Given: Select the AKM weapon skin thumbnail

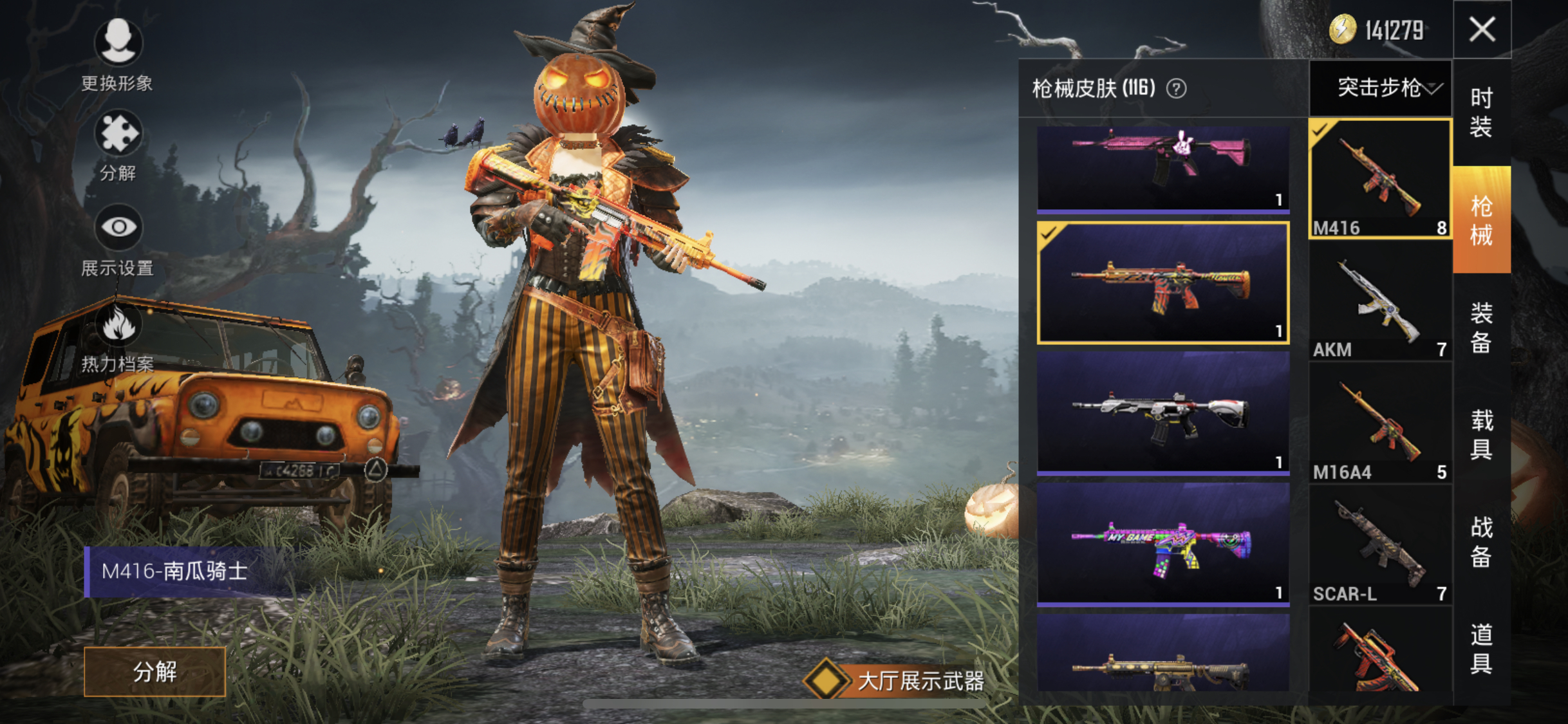Looking at the screenshot, I should tap(1379, 302).
